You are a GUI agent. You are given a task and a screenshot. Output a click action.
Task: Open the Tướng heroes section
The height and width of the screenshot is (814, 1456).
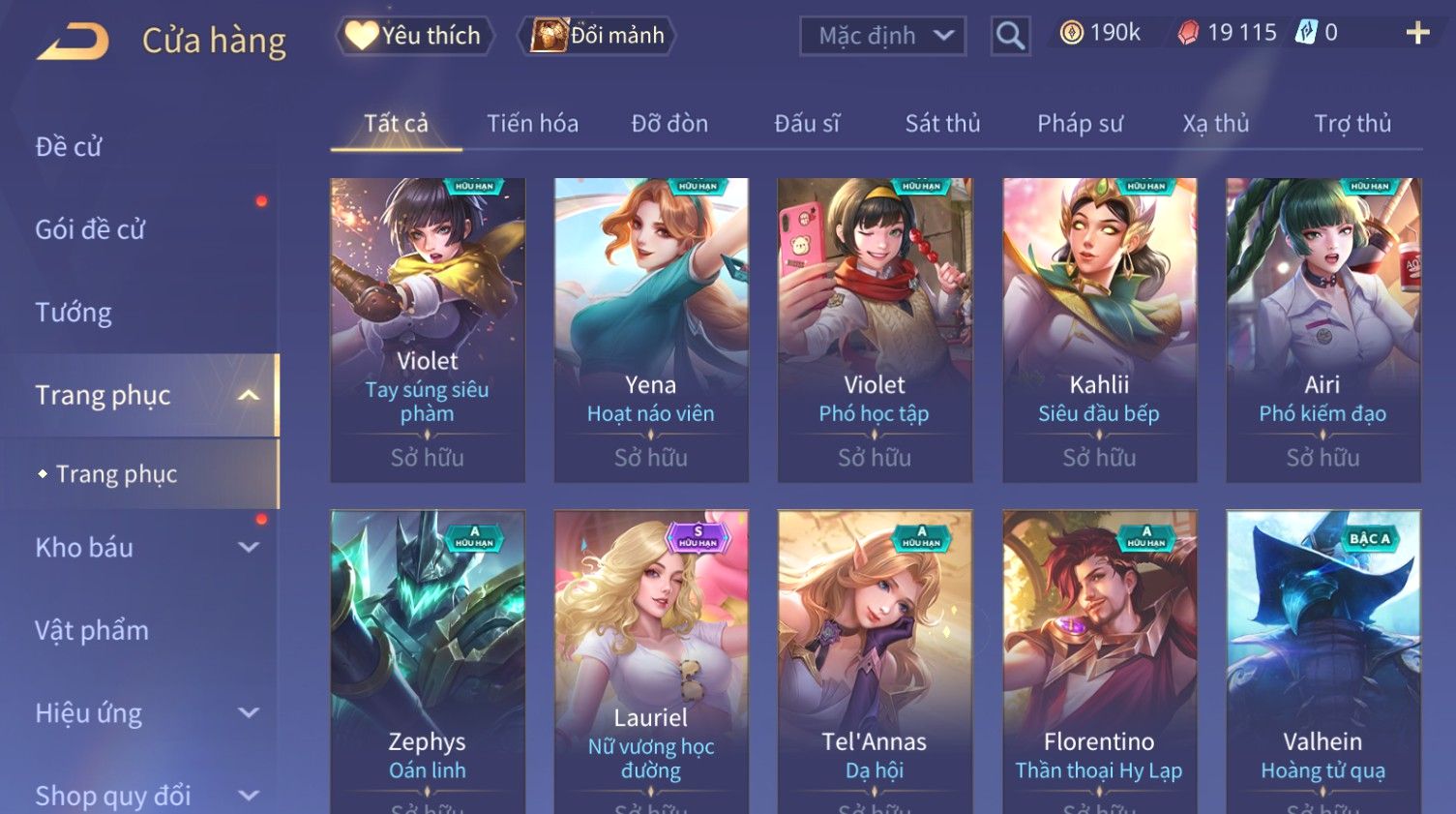[x=74, y=313]
